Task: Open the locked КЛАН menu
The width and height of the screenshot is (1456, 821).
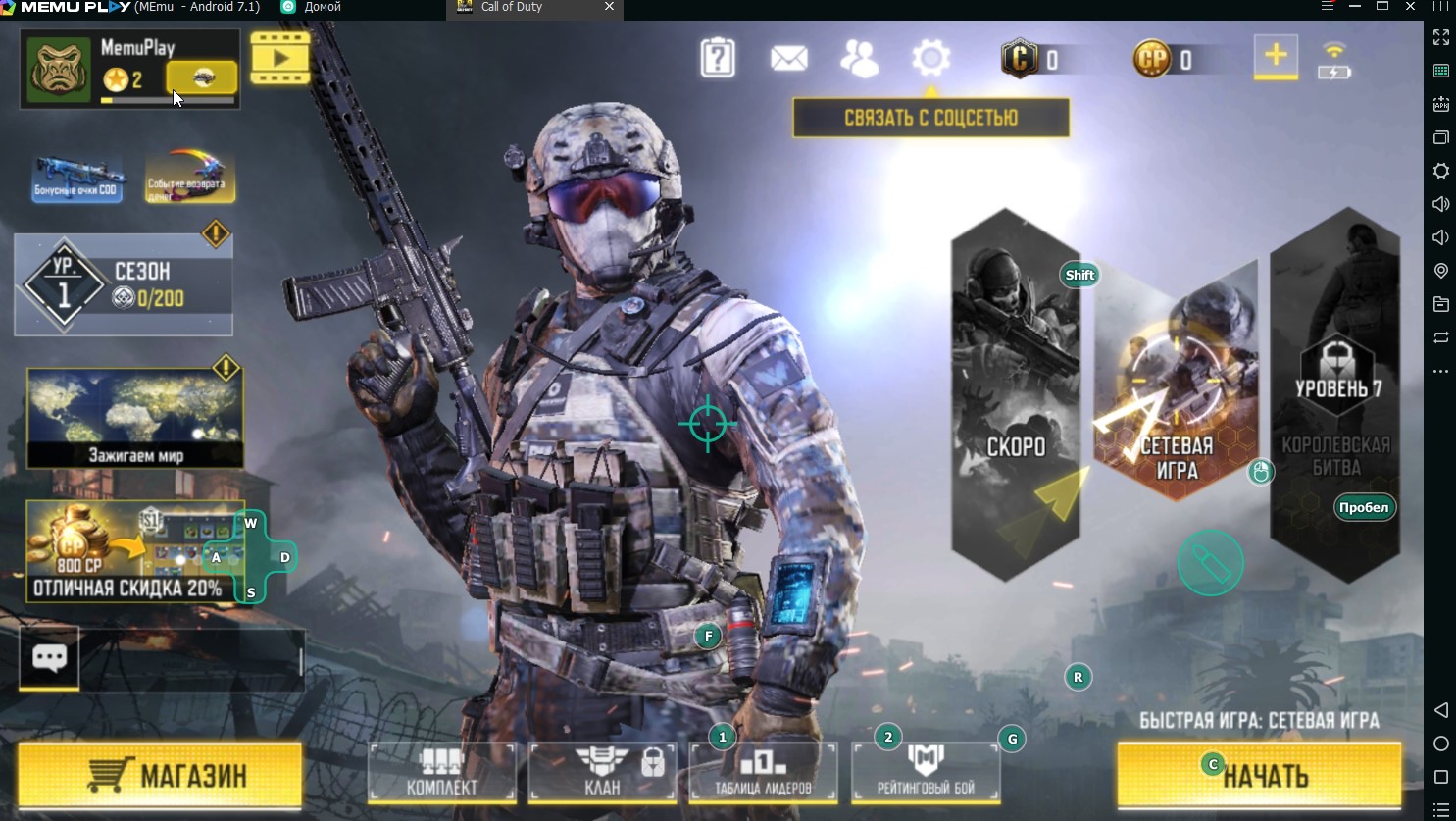Action: point(602,772)
